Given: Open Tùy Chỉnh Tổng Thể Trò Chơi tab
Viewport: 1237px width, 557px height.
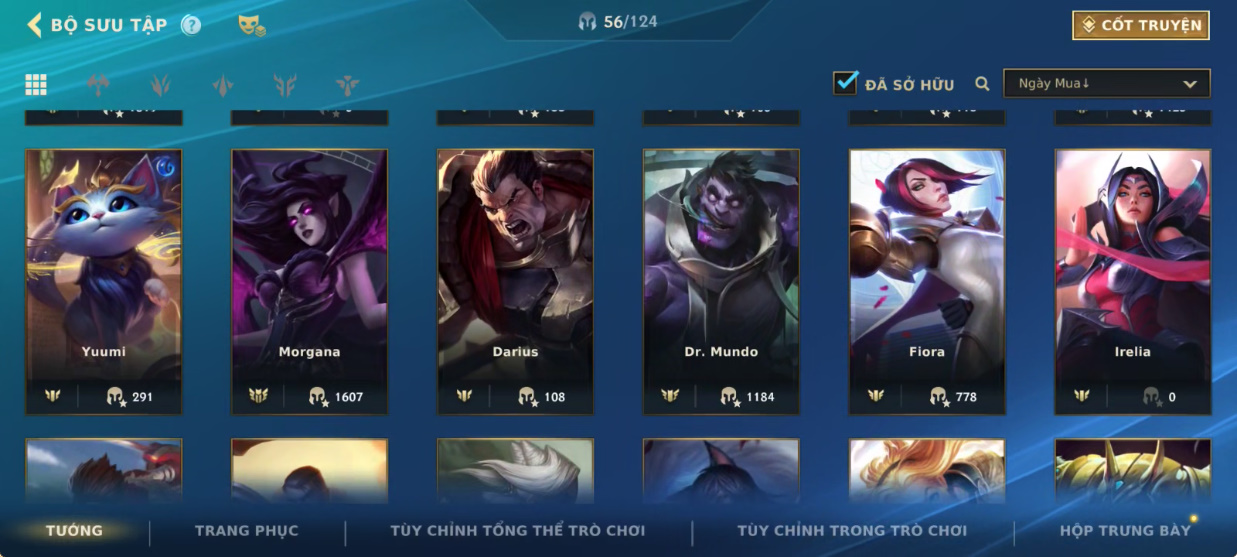Looking at the screenshot, I should [517, 531].
